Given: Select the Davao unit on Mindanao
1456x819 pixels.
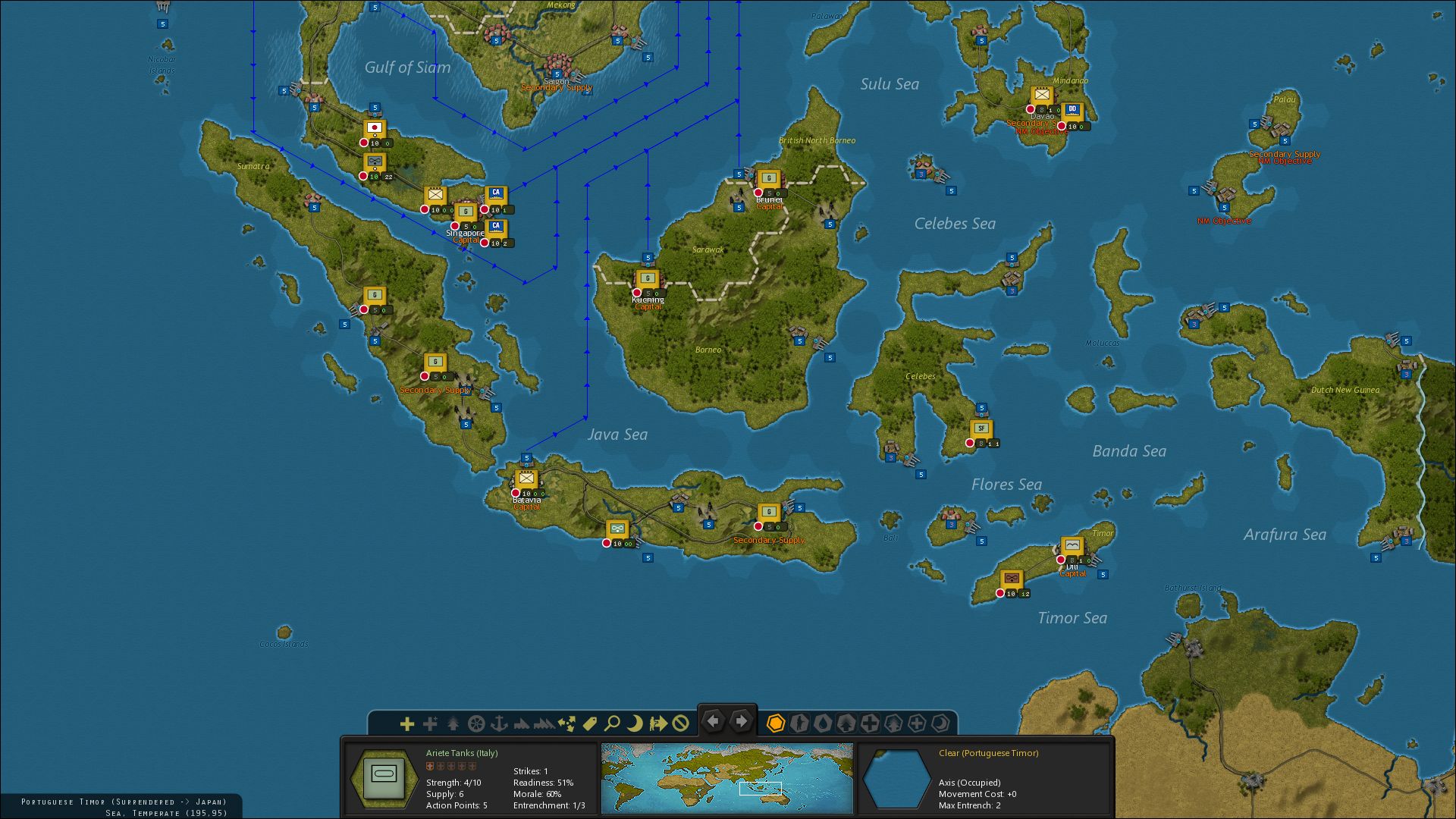Looking at the screenshot, I should [1041, 95].
